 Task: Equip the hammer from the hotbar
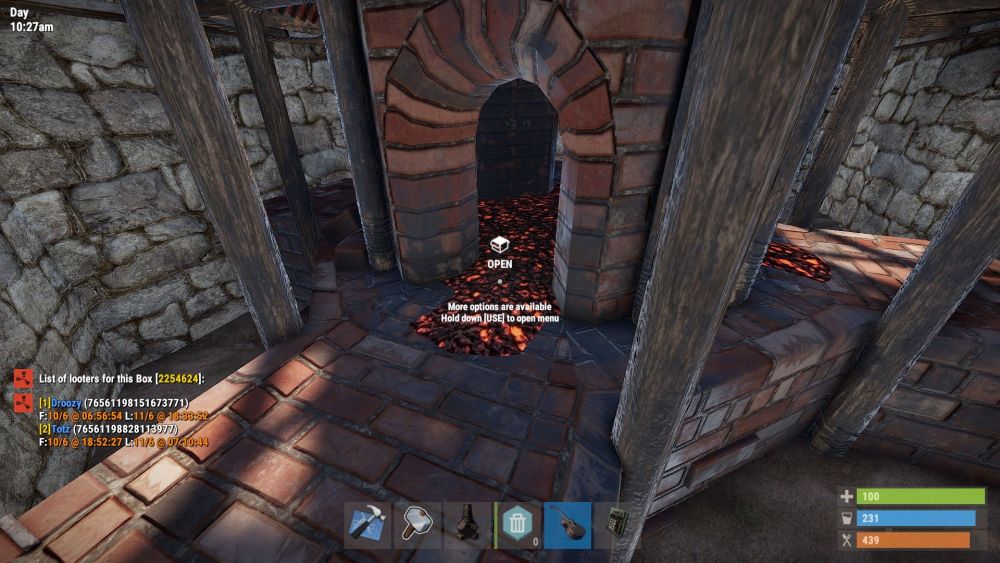[x=417, y=524]
